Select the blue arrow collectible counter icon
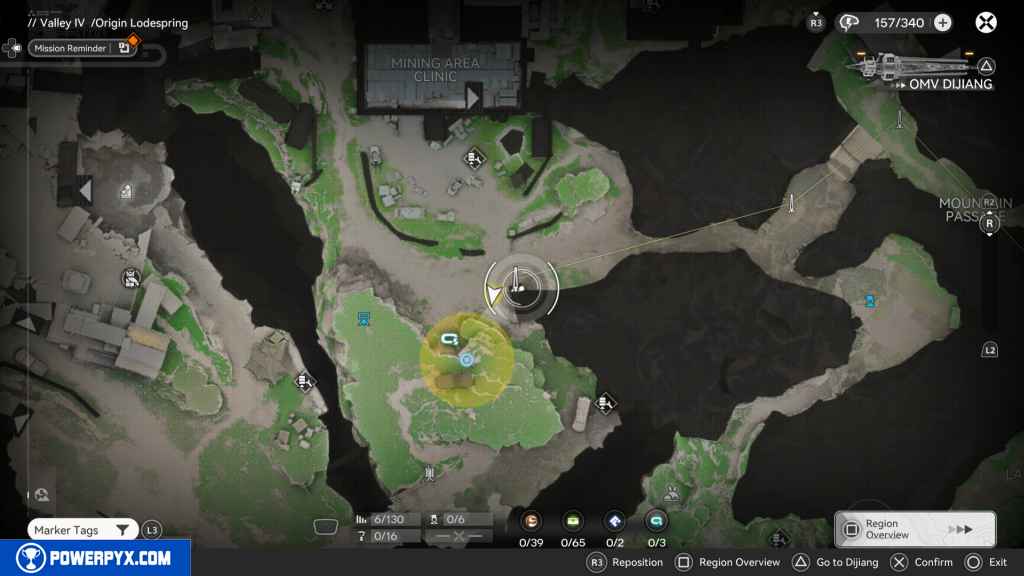 [615, 521]
